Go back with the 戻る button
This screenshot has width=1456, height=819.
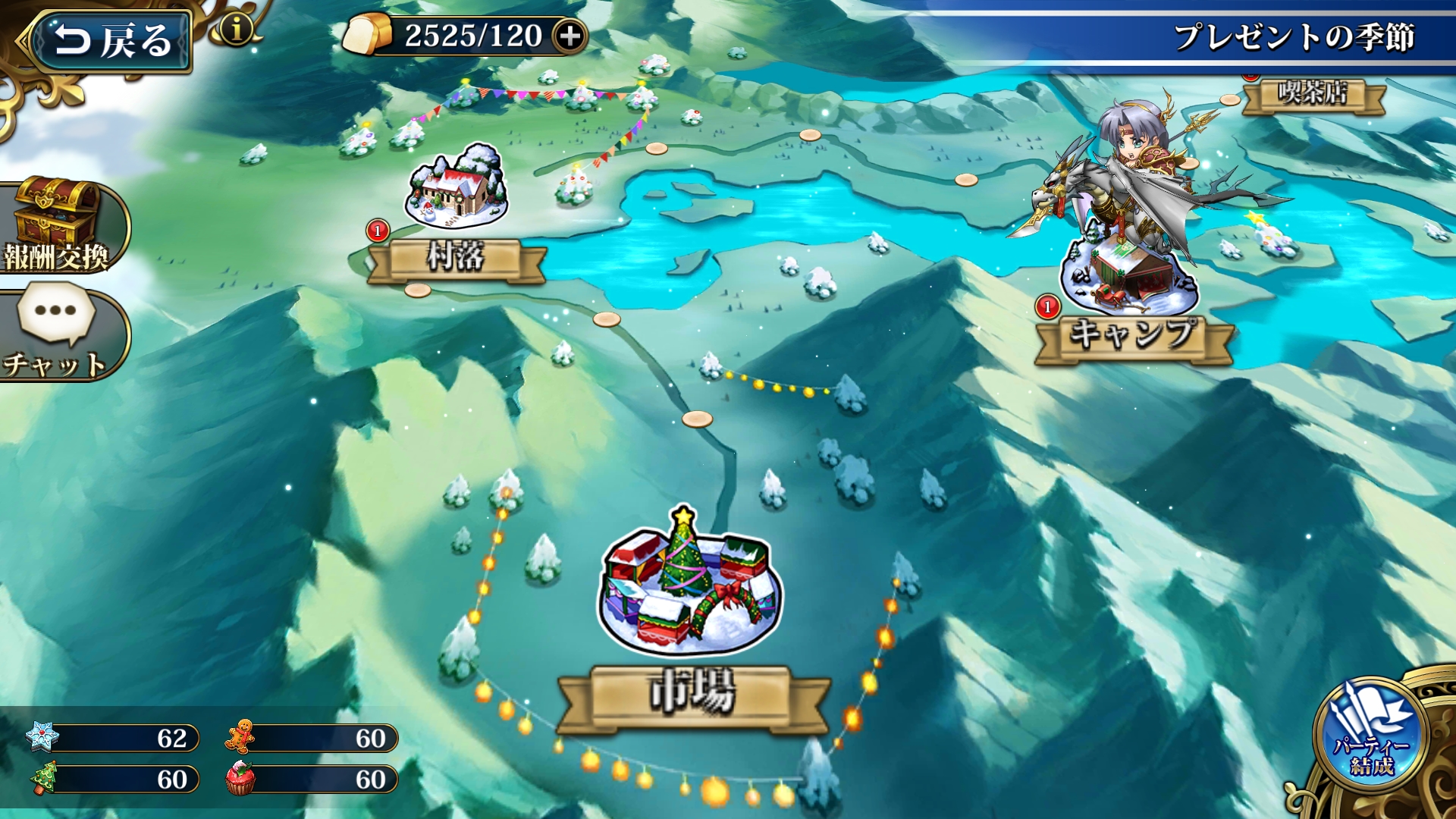coord(110,41)
